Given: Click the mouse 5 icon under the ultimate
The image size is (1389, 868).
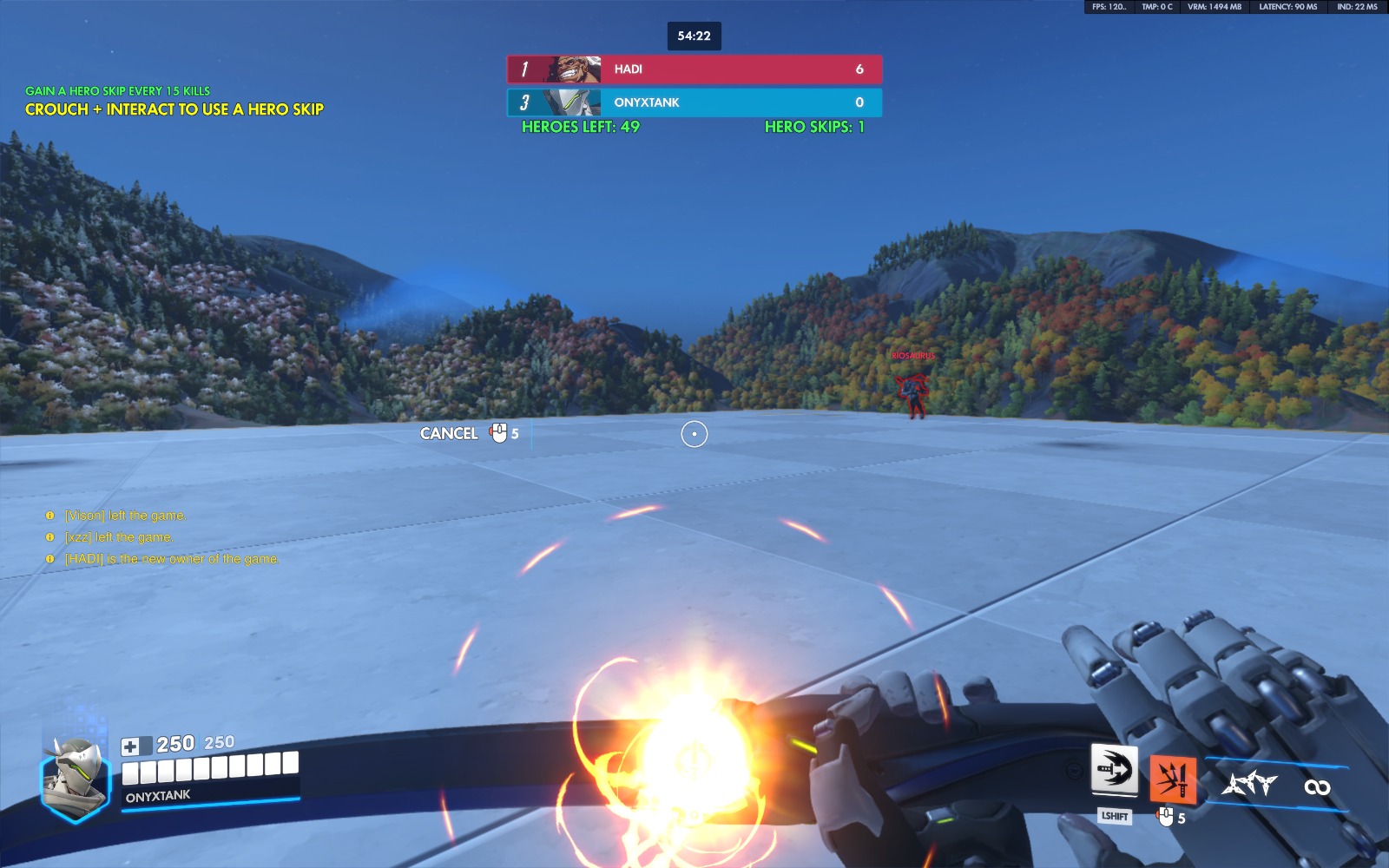Looking at the screenshot, I should [1165, 817].
